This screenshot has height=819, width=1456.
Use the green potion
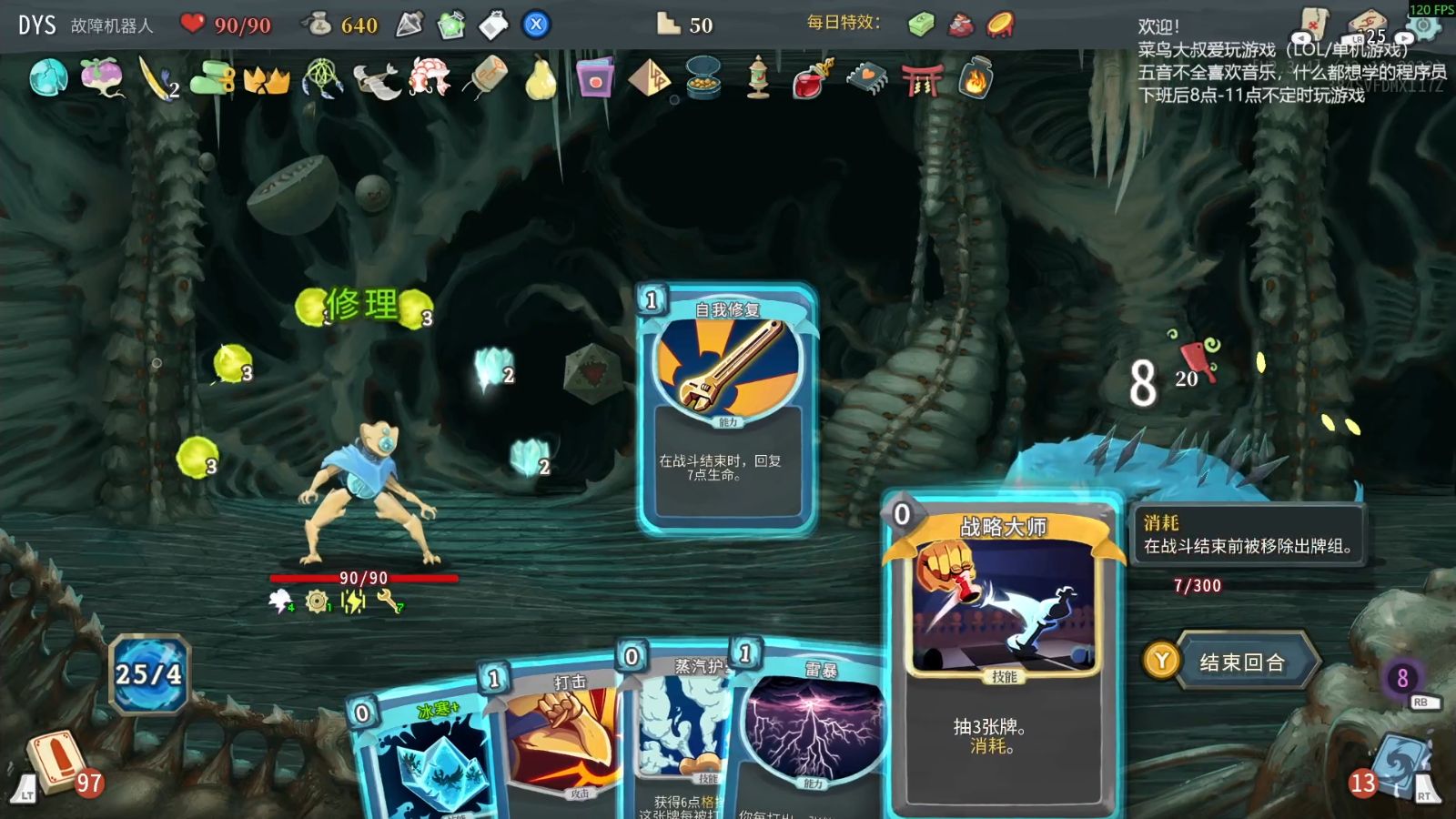point(451,25)
